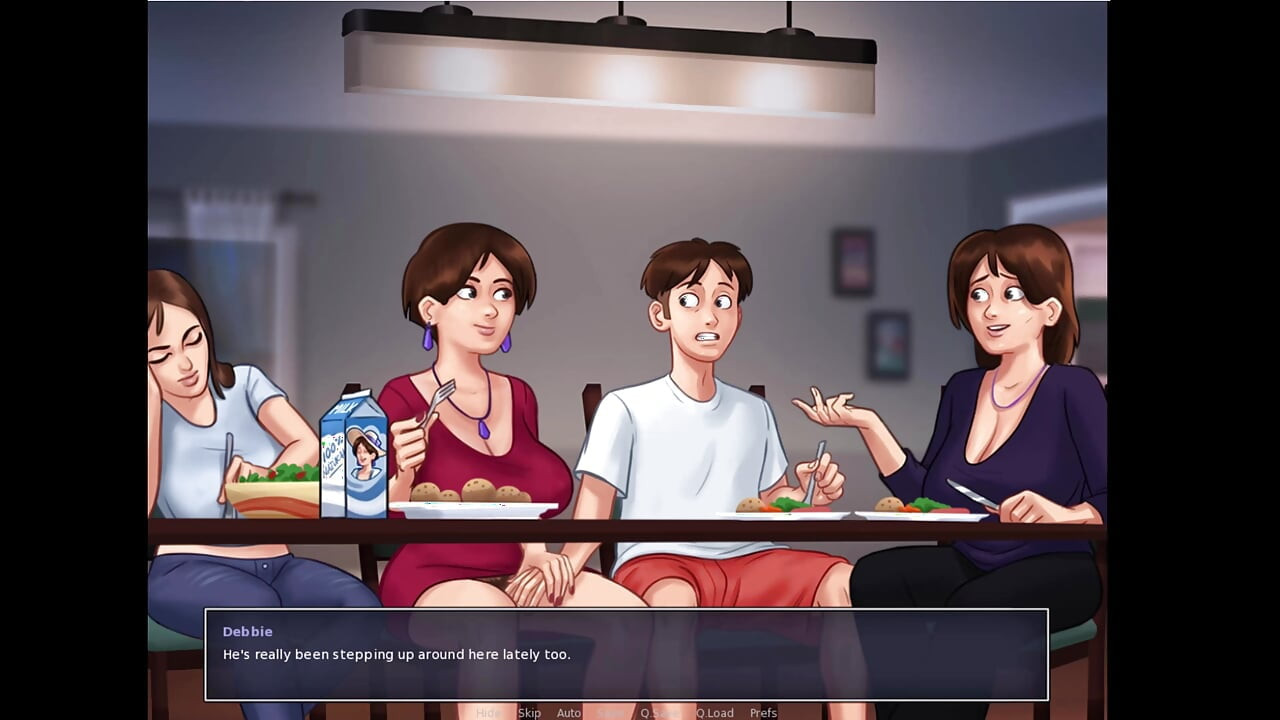1280x720 pixels.
Task: Quick save with Q.Save
Action: tap(660, 712)
